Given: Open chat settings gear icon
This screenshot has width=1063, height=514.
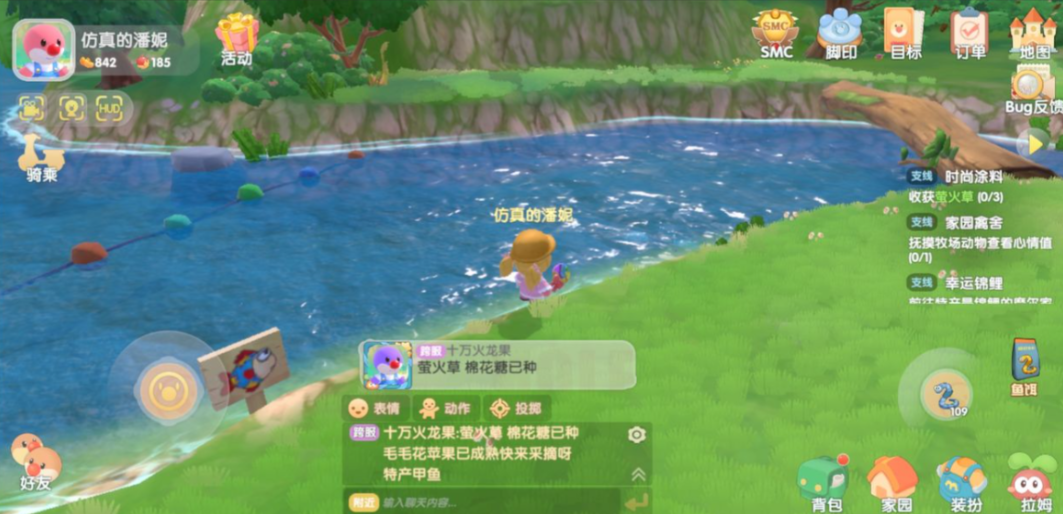Looking at the screenshot, I should coord(636,435).
